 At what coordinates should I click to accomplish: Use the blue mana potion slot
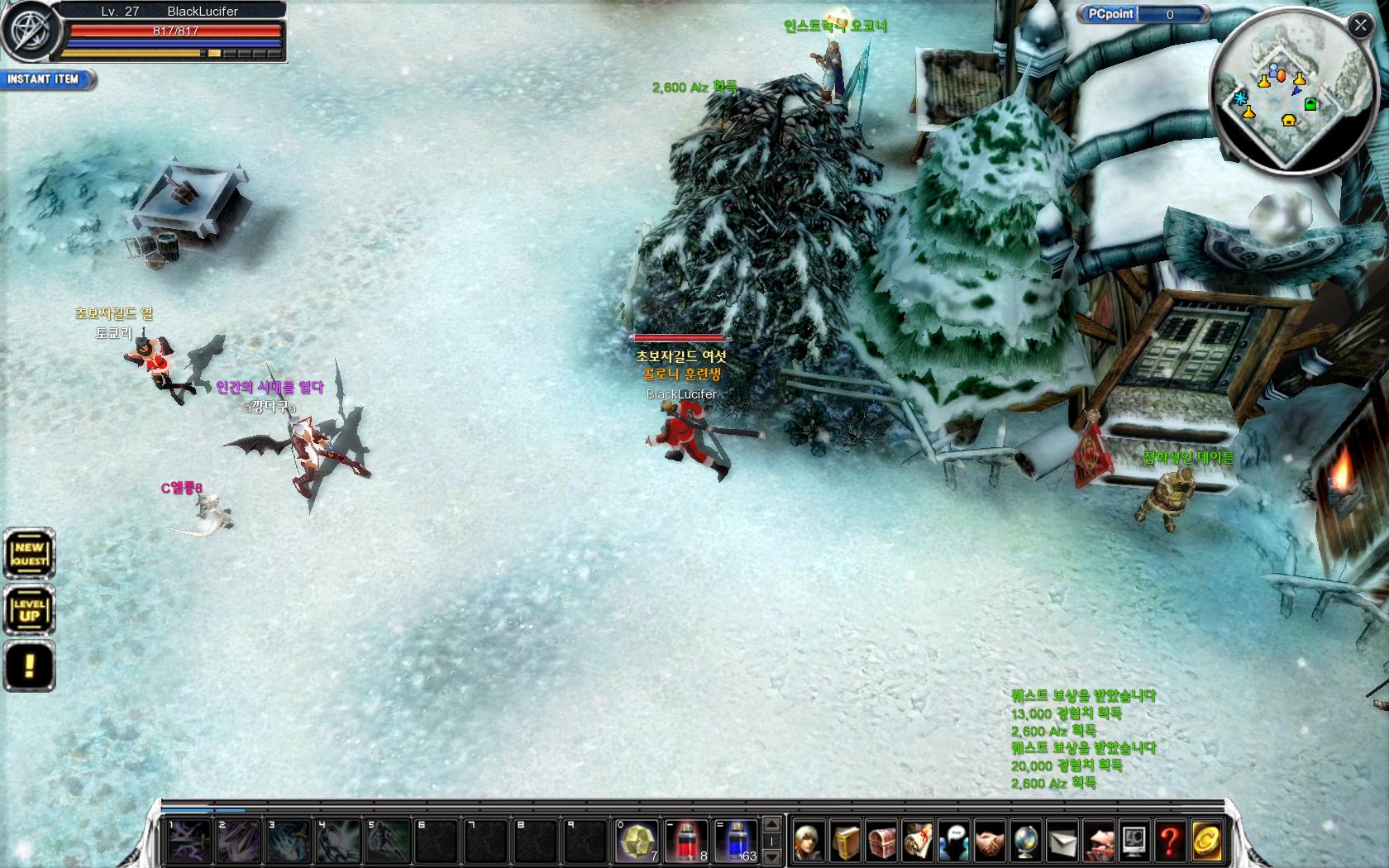(735, 841)
